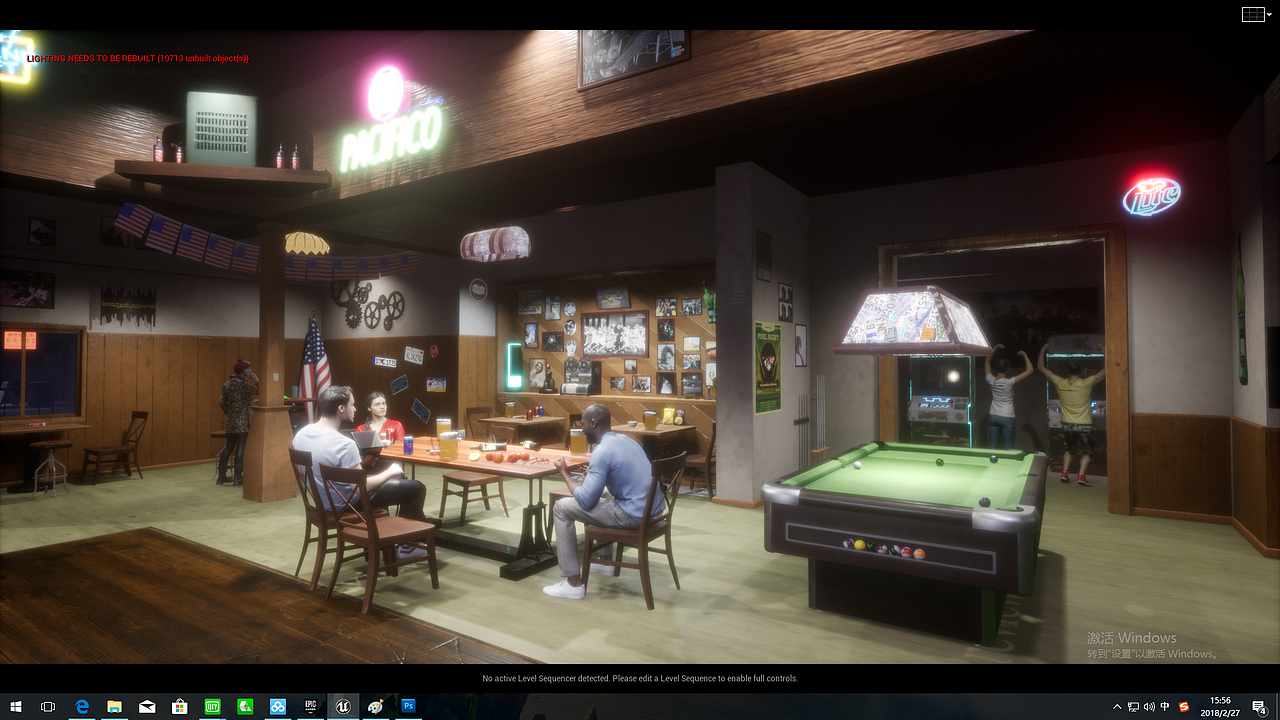Launch the iQIYI video player
The width and height of the screenshot is (1280, 720).
[x=212, y=706]
